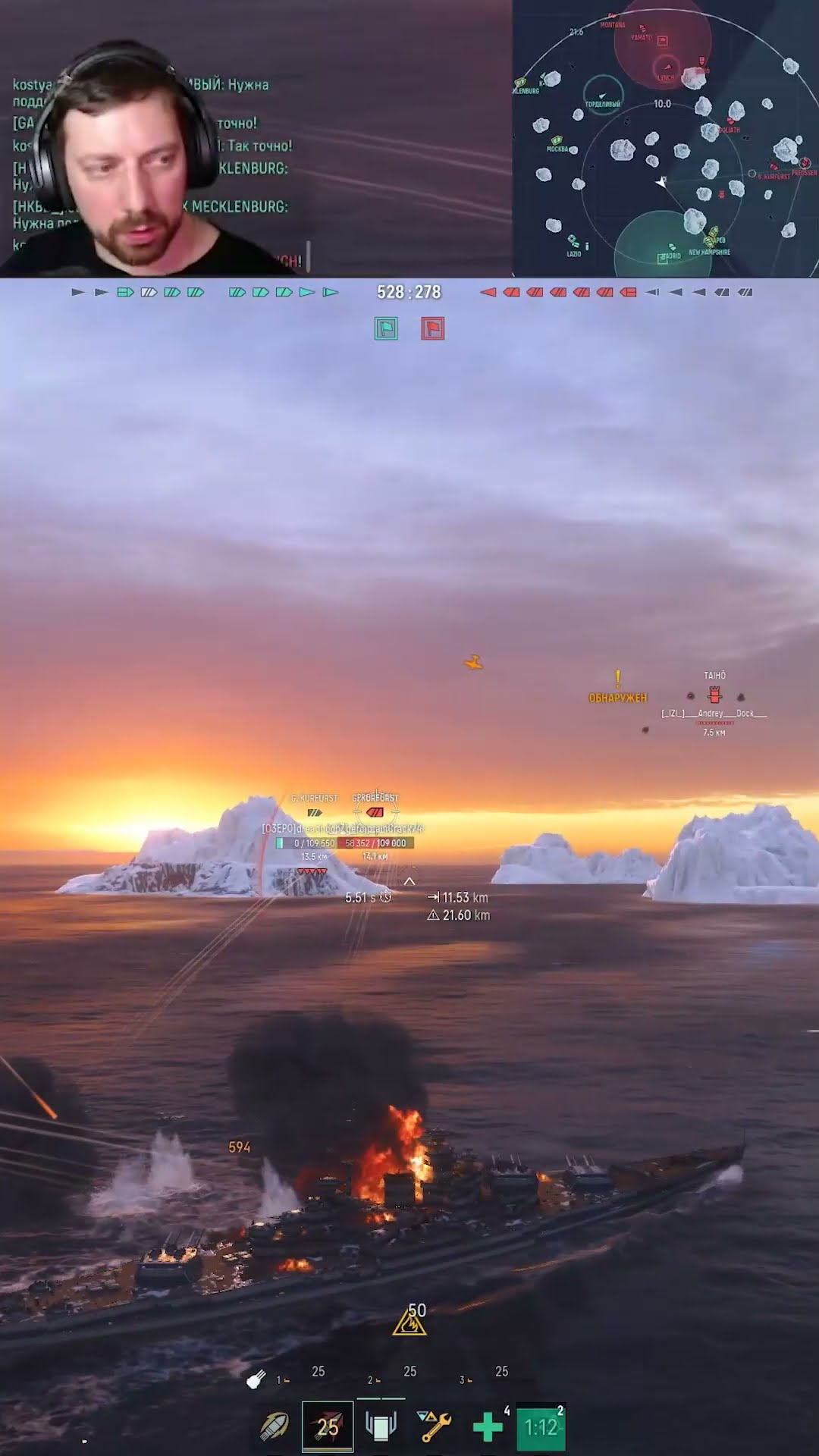Screen dimensions: 819x1456
Task: Target the Taihō enemy carrier marker
Action: 714,694
